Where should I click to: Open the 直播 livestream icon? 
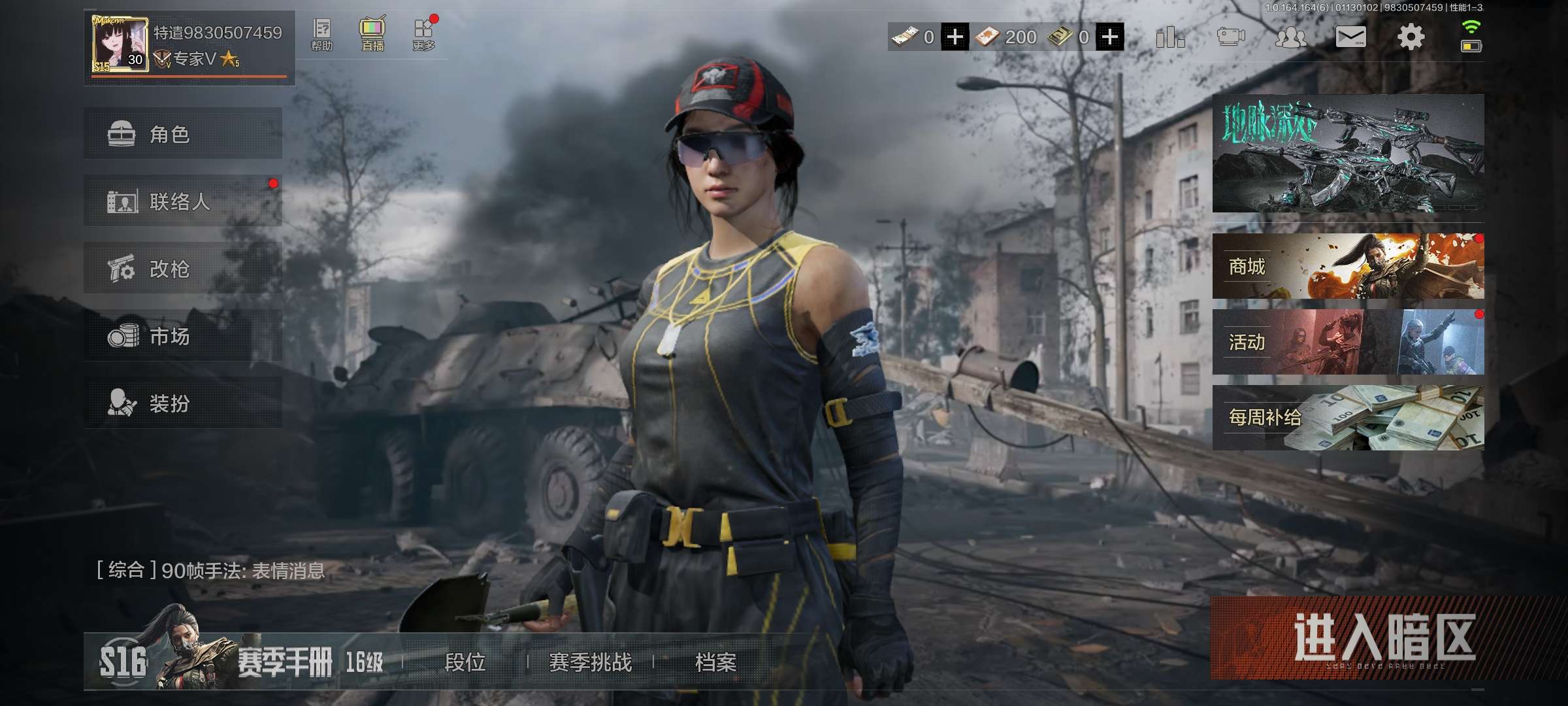coord(372,35)
